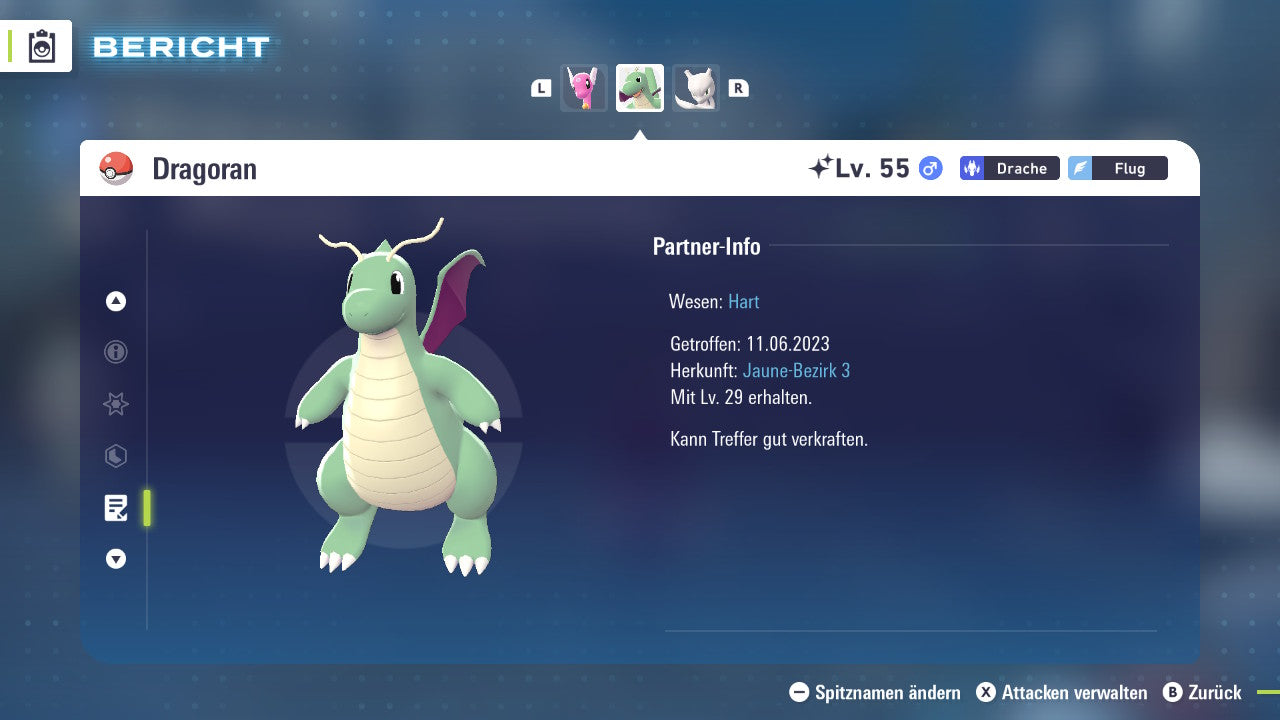Click the male gender symbol
This screenshot has height=720, width=1280.
click(x=929, y=168)
